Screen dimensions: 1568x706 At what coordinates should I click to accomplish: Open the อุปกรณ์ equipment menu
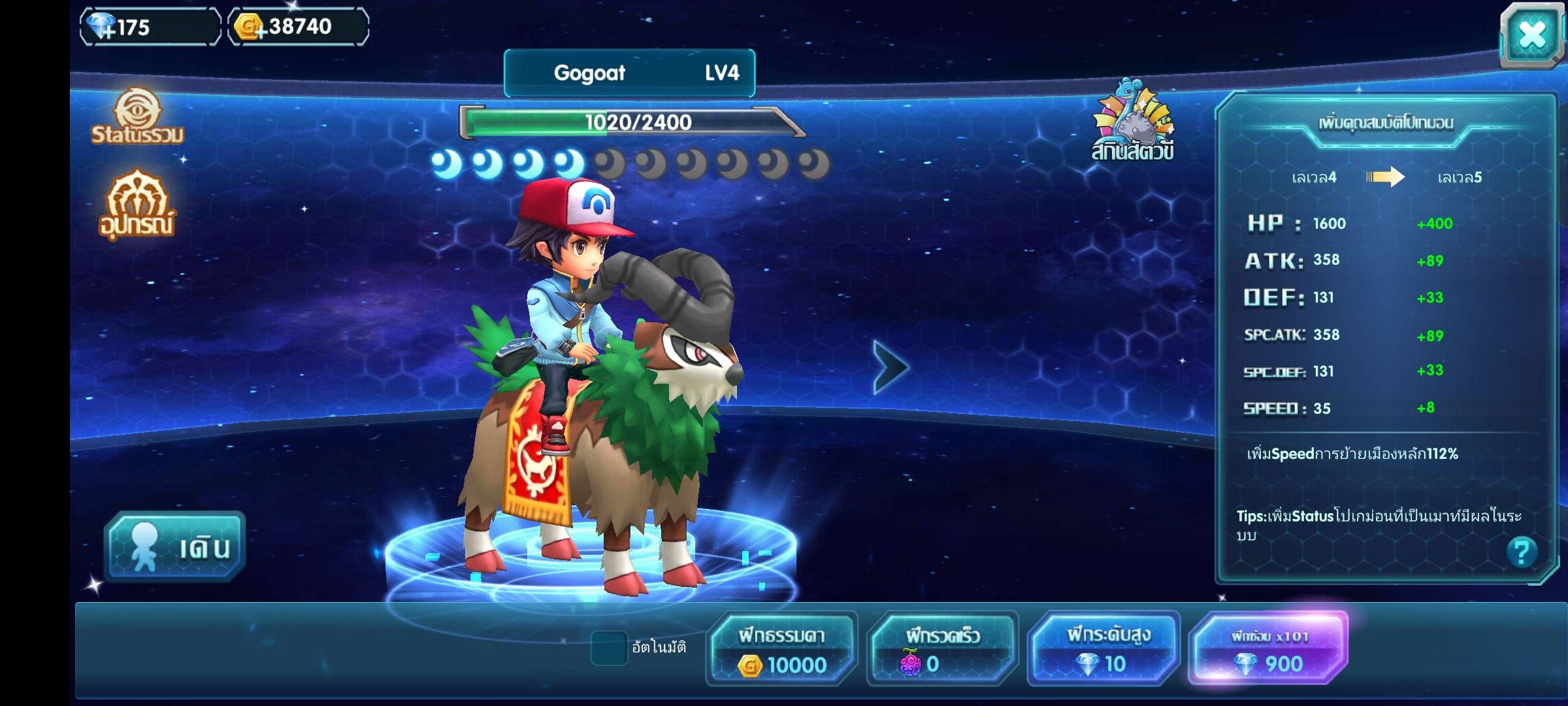[137, 204]
